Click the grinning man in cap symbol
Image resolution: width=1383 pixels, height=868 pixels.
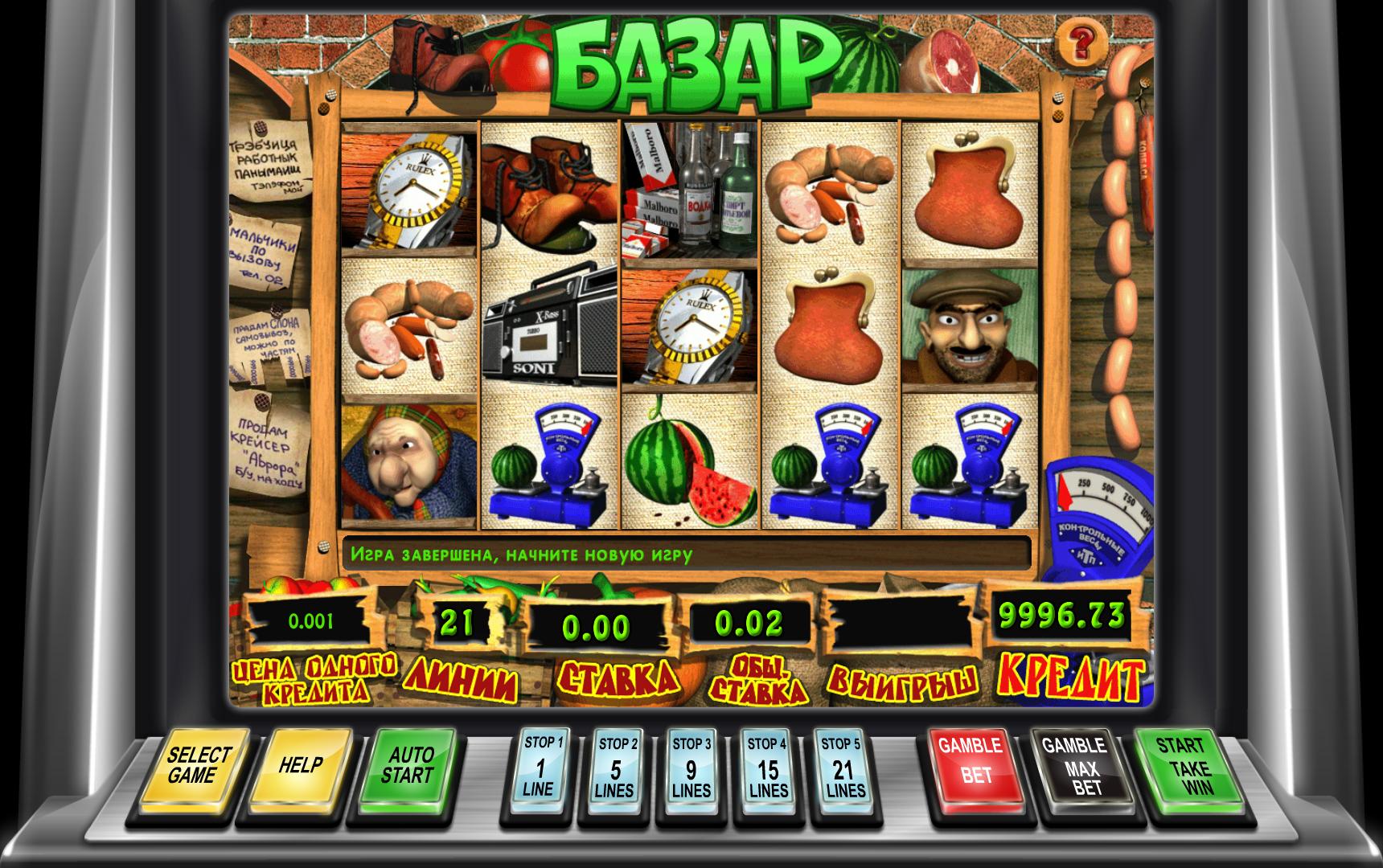pyautogui.click(x=969, y=330)
